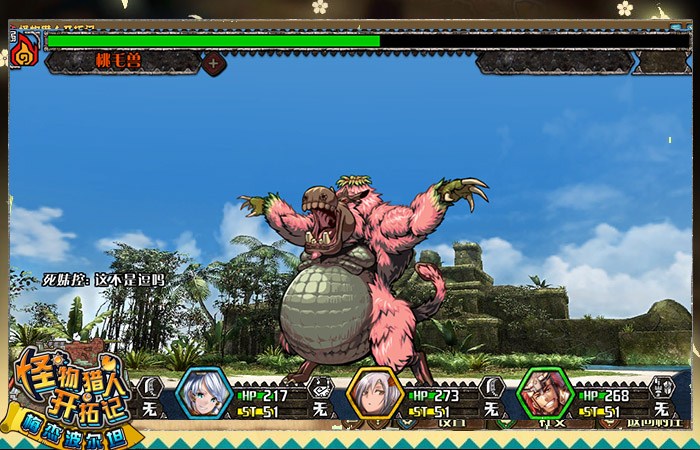Viewport: 700px width, 450px height.
Task: Click the fire element icon by the health bar
Action: coord(26,48)
